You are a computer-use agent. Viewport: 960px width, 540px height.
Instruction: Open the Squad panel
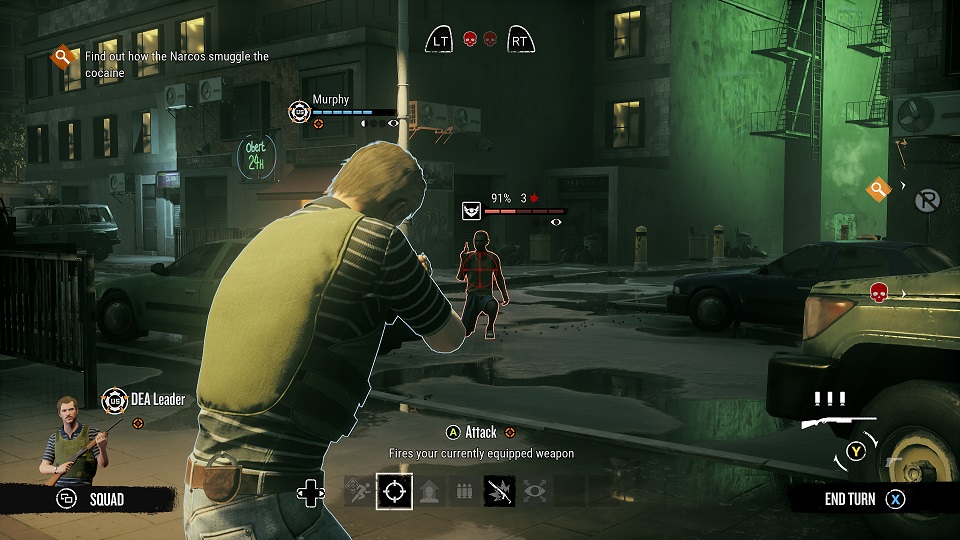pyautogui.click(x=92, y=498)
